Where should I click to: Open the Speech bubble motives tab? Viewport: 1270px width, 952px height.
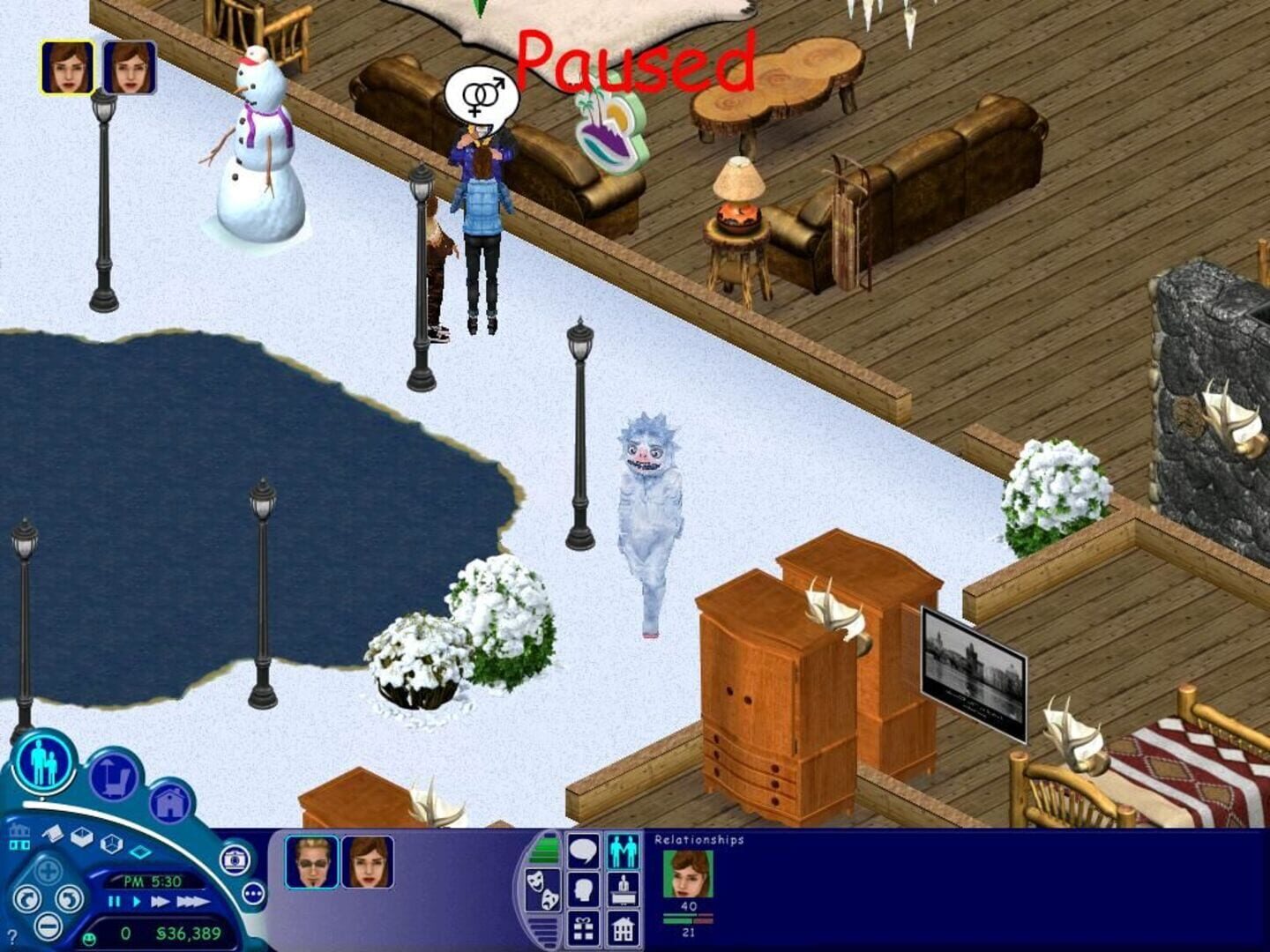(584, 849)
